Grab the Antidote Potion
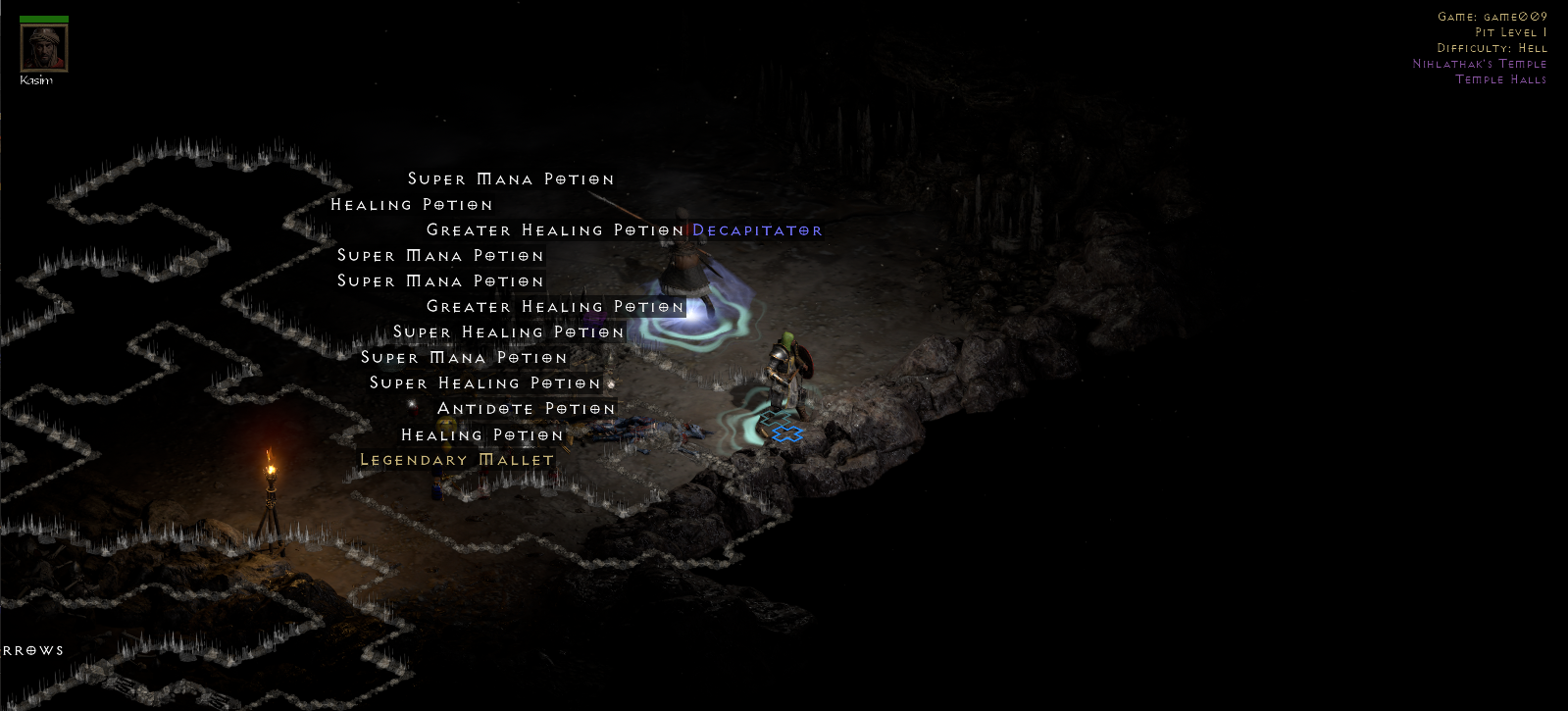 [529, 409]
